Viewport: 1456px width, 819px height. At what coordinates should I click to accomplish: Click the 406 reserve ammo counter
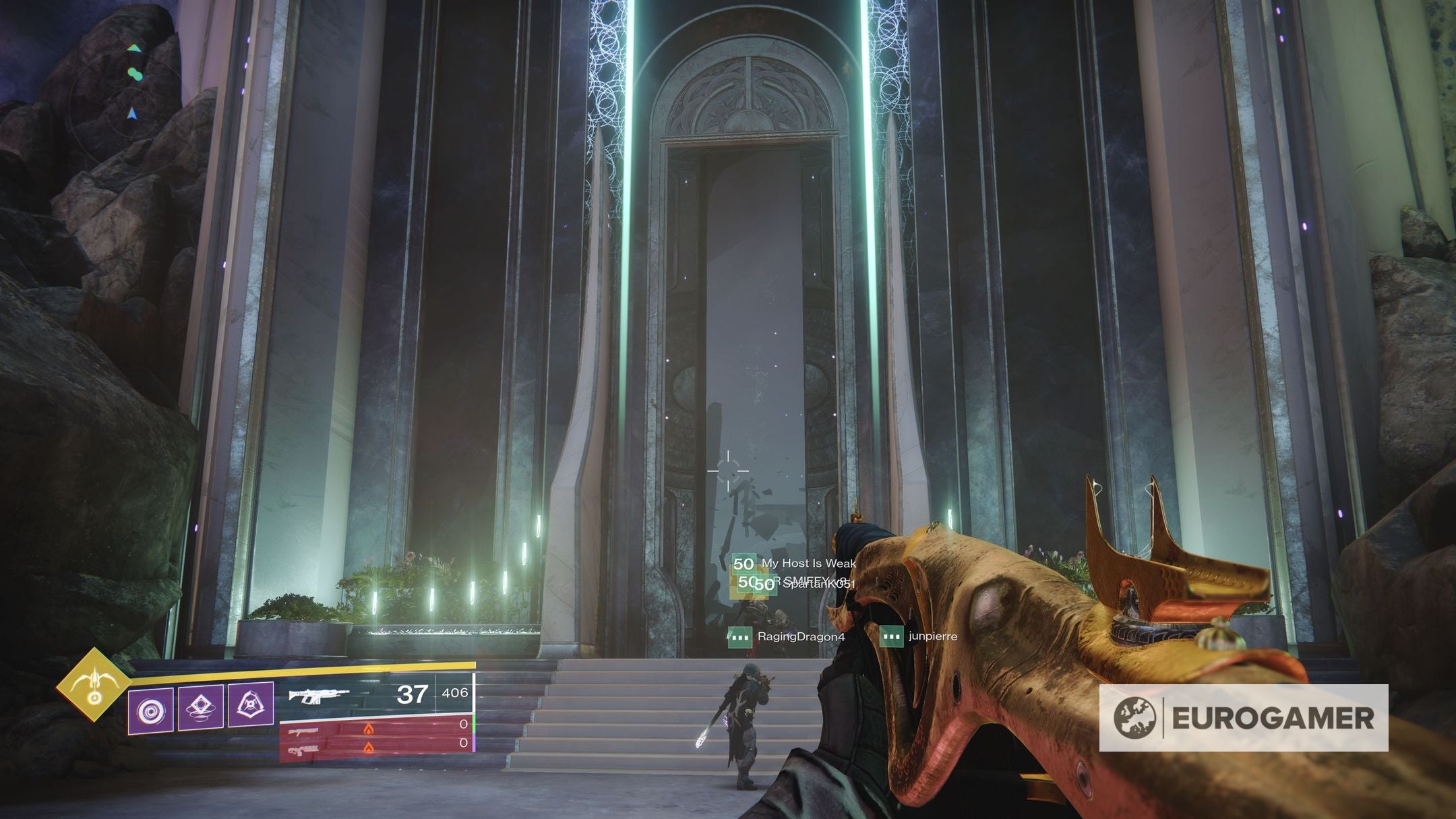[456, 693]
